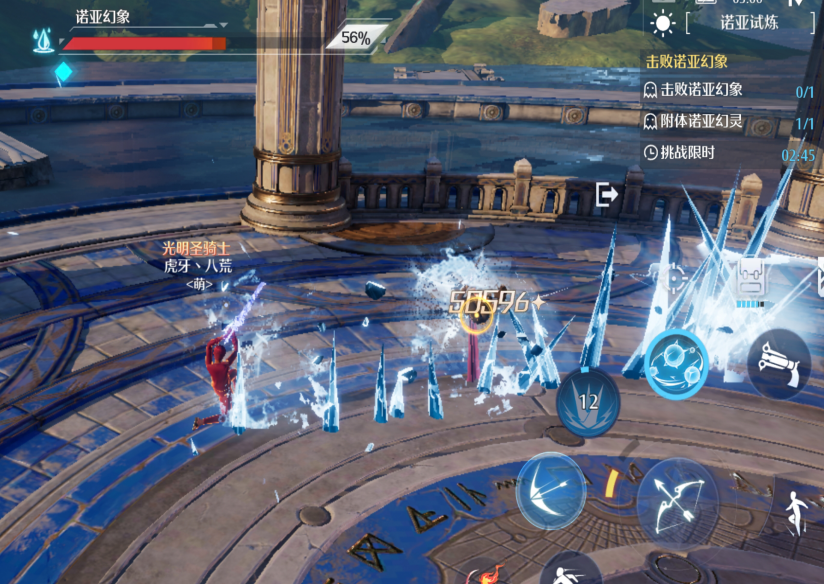Screen dimensions: 824x584
Task: Tap the bow and arrow basic attack button
Action: [677, 500]
